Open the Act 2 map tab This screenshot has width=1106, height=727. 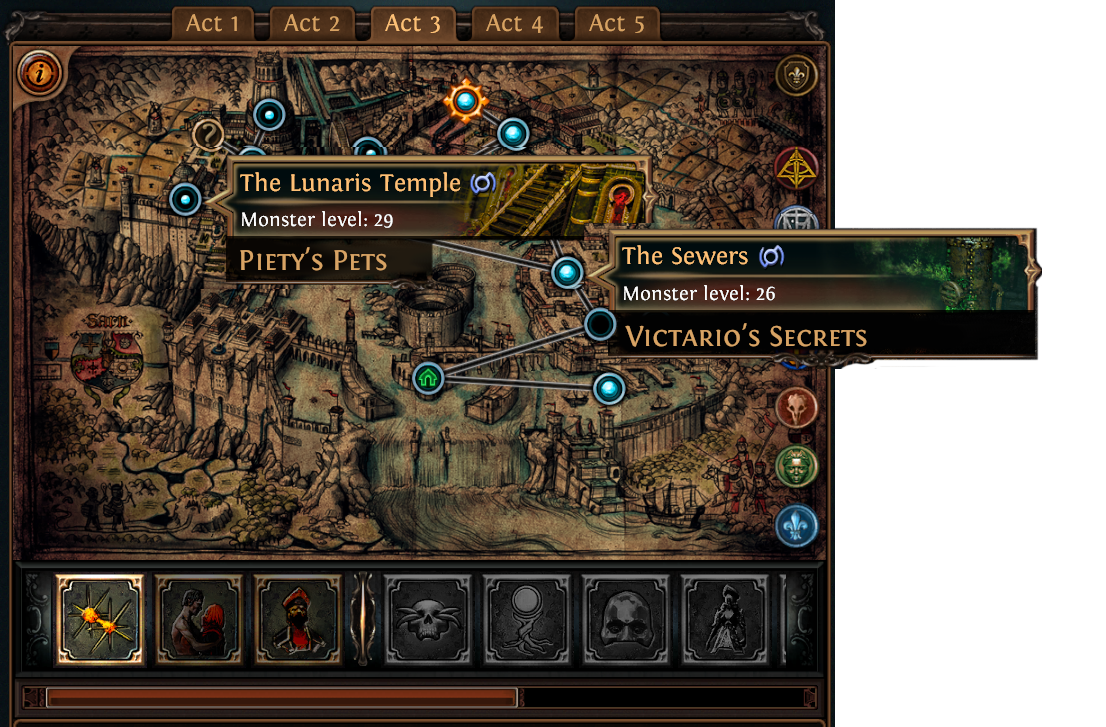tap(312, 23)
